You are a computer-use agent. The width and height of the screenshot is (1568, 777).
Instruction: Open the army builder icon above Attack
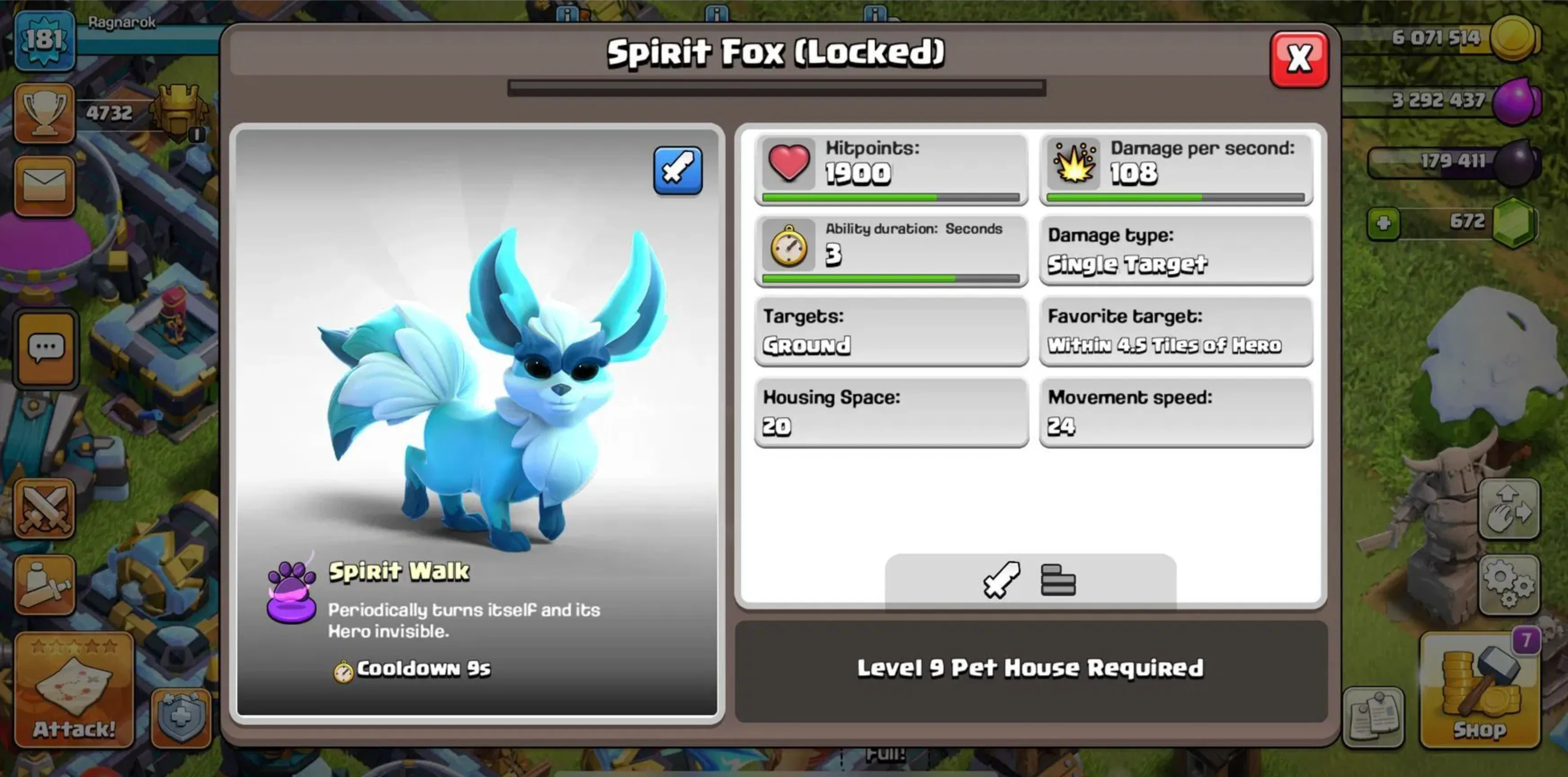45,585
